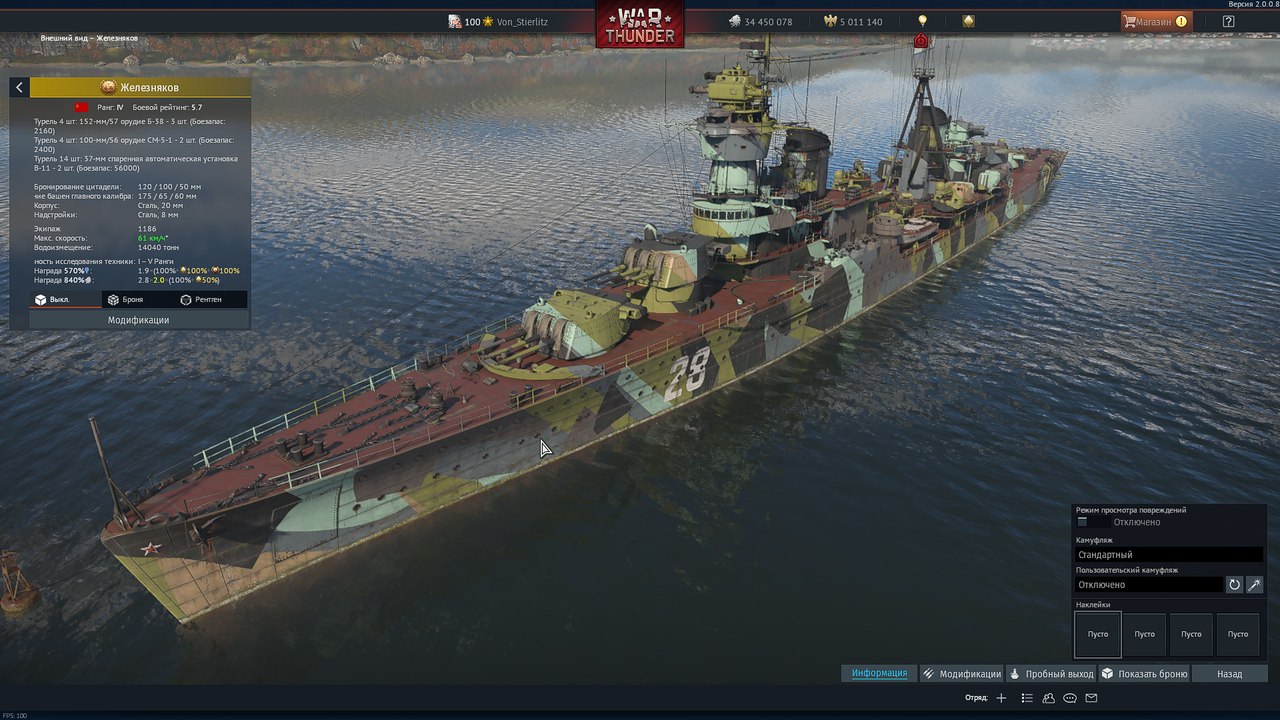This screenshot has height=720, width=1280.
Task: Add a squad member with plus icon
Action: click(x=1001, y=698)
